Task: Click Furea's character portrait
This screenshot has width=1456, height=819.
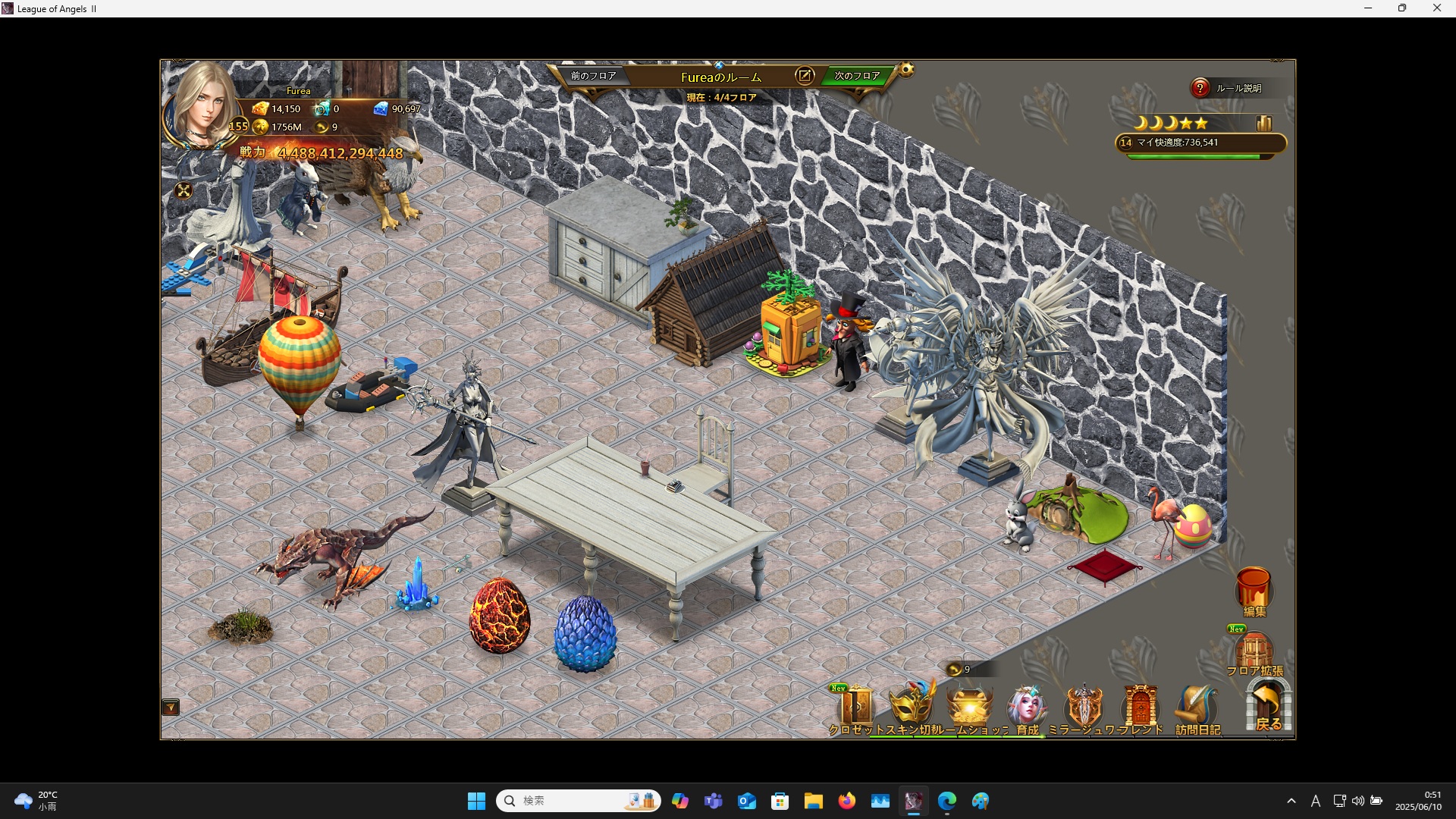Action: click(x=201, y=106)
